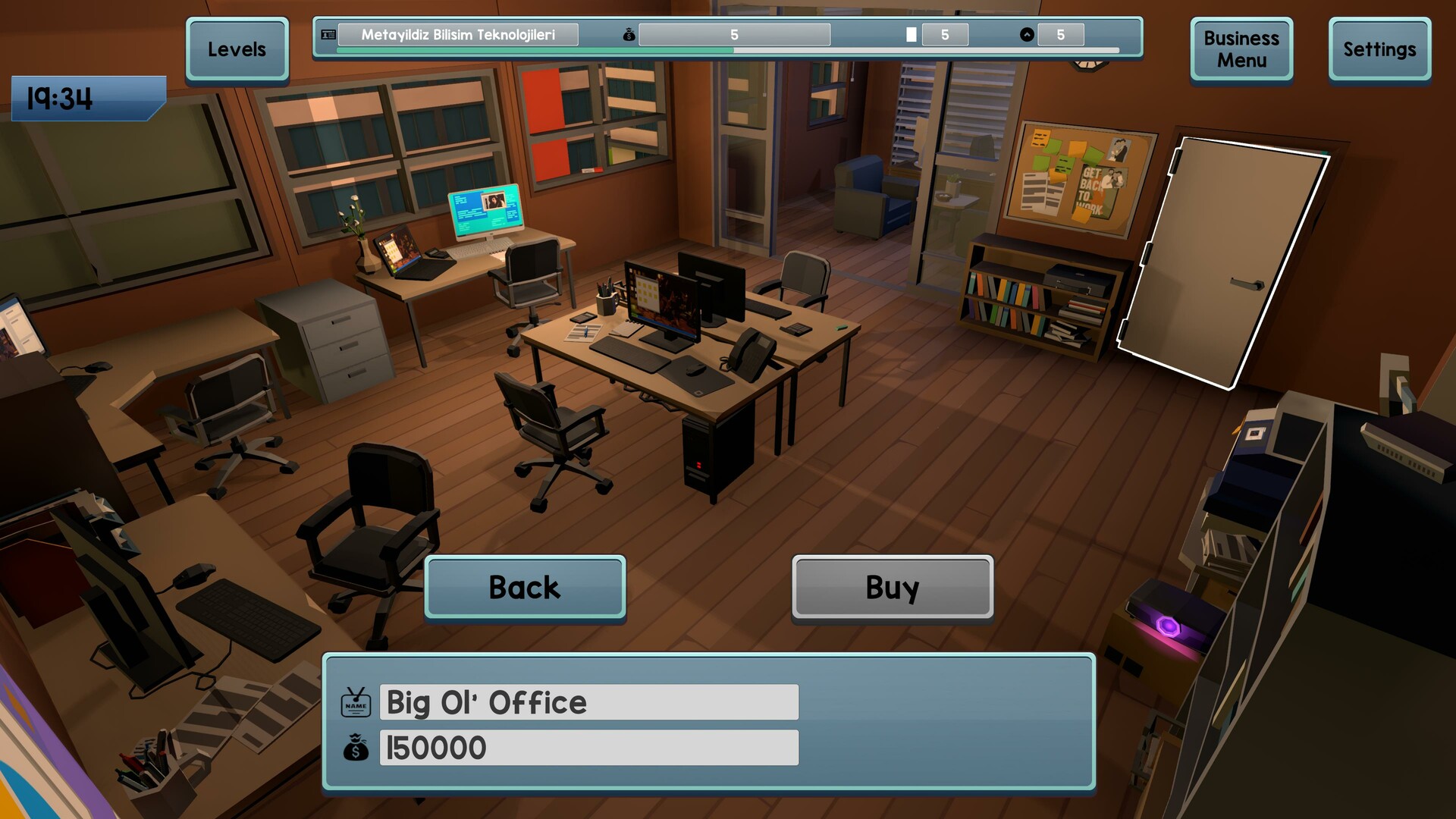Image resolution: width=1456 pixels, height=819 pixels.
Task: Select the money bag icon in the top bar
Action: pos(628,34)
